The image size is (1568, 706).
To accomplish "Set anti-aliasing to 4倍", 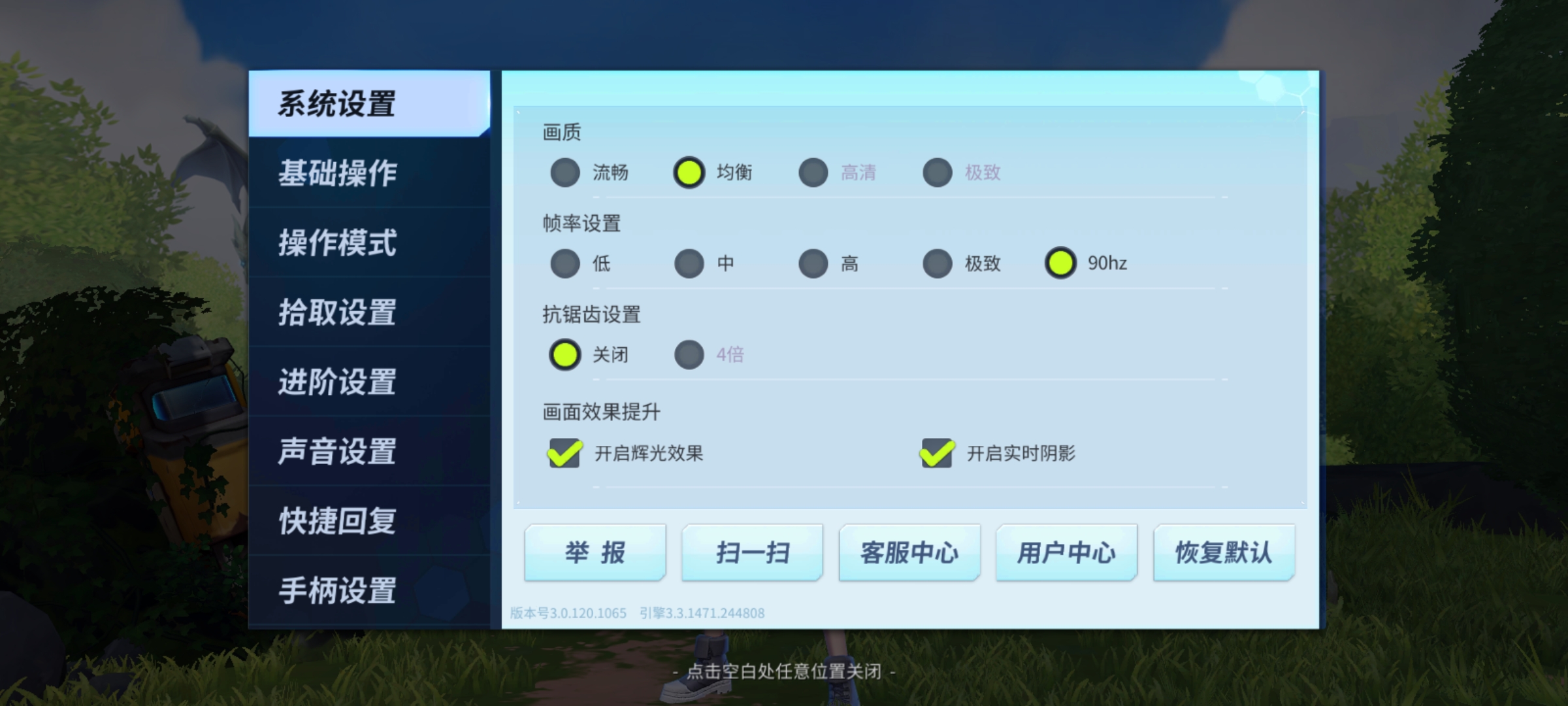I will (689, 355).
